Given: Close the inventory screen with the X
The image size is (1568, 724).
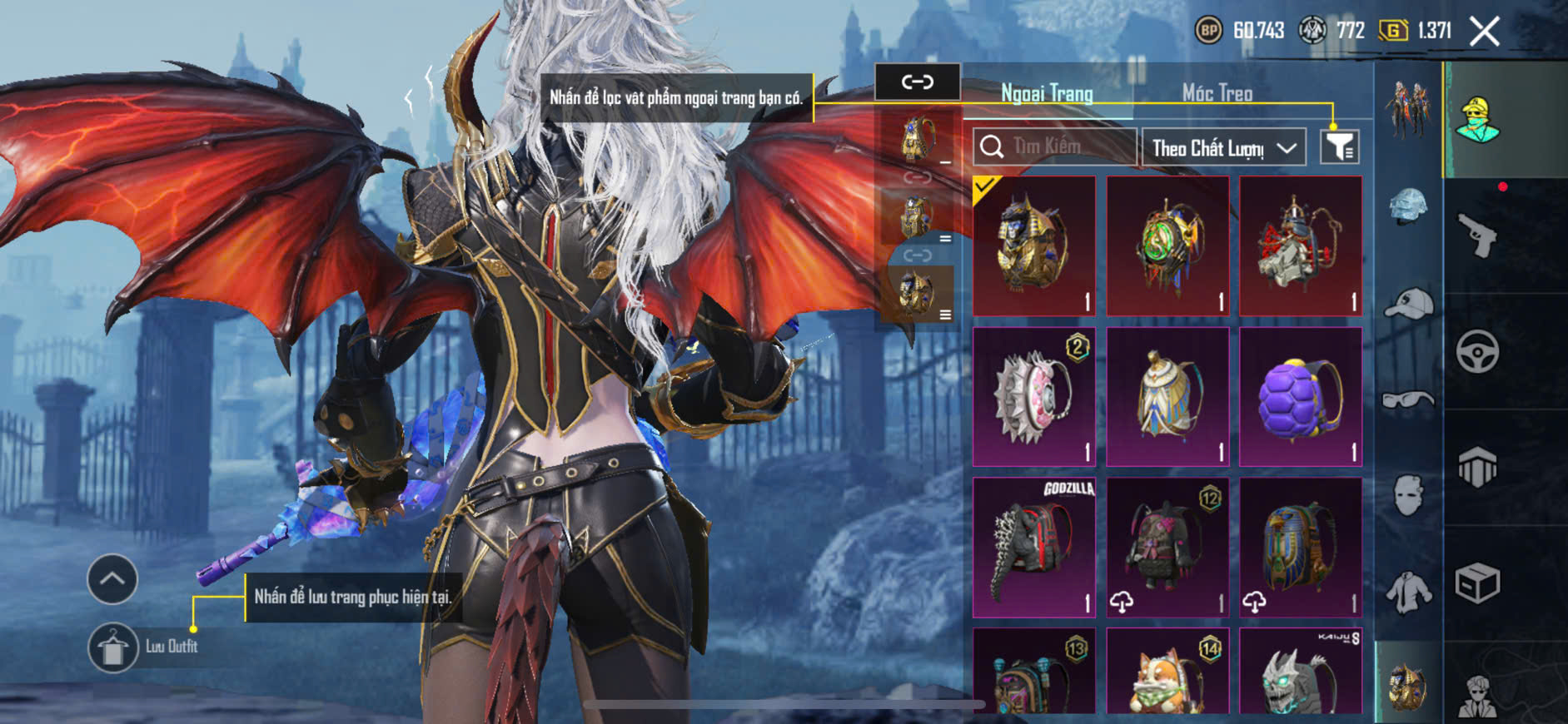Looking at the screenshot, I should click(x=1484, y=32).
